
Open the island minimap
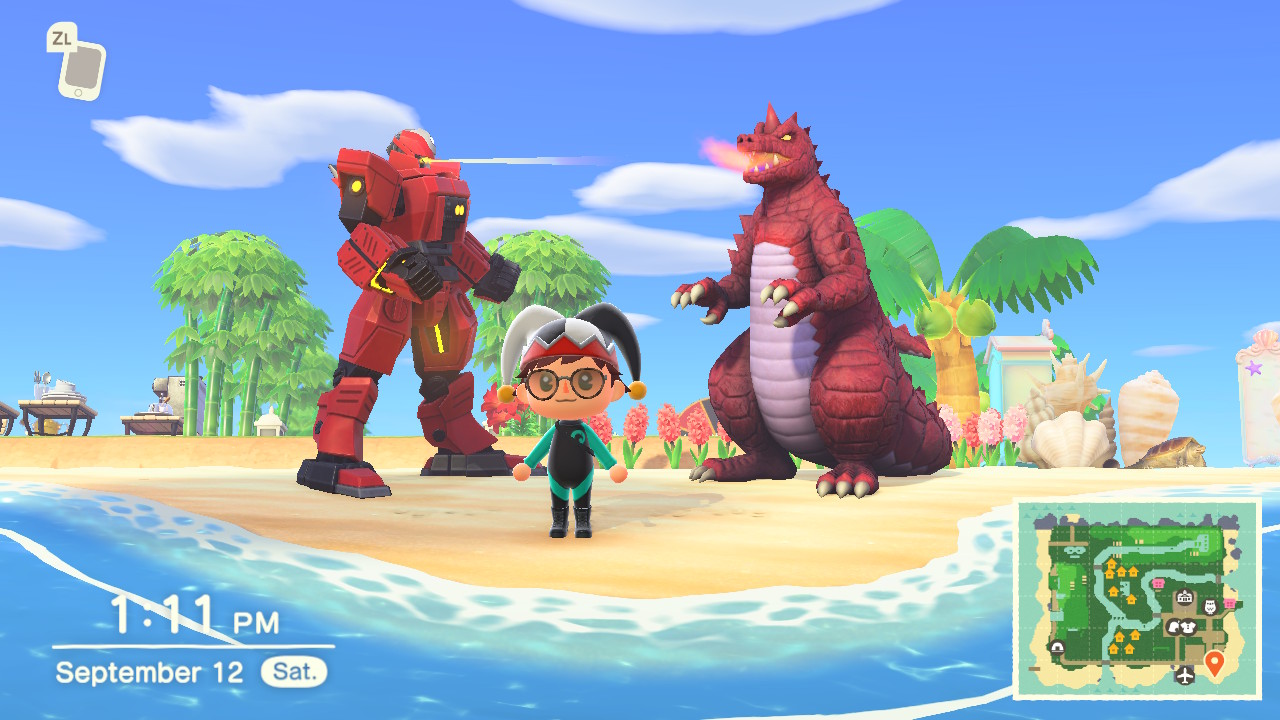[x=1137, y=598]
